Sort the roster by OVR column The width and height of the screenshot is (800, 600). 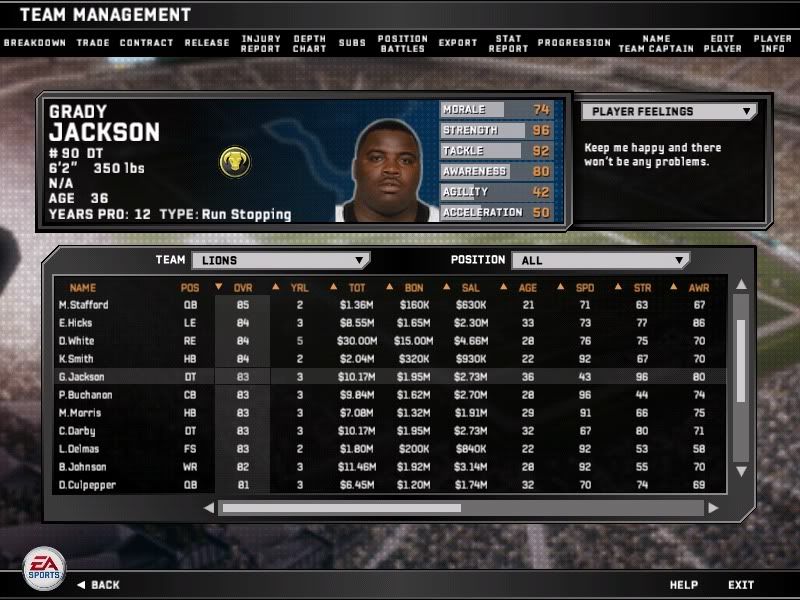click(x=243, y=288)
